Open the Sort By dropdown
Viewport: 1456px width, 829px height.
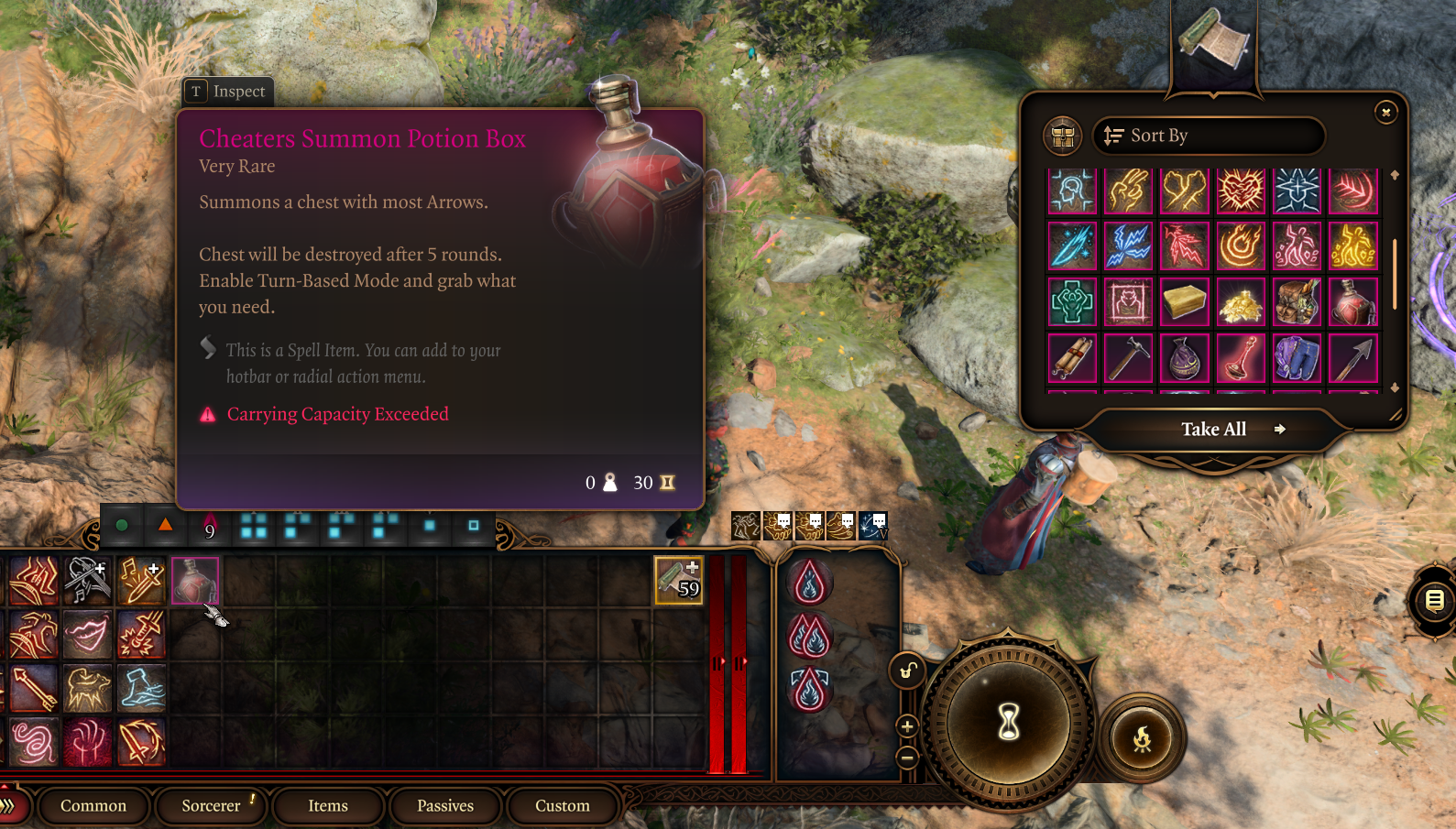(1209, 136)
